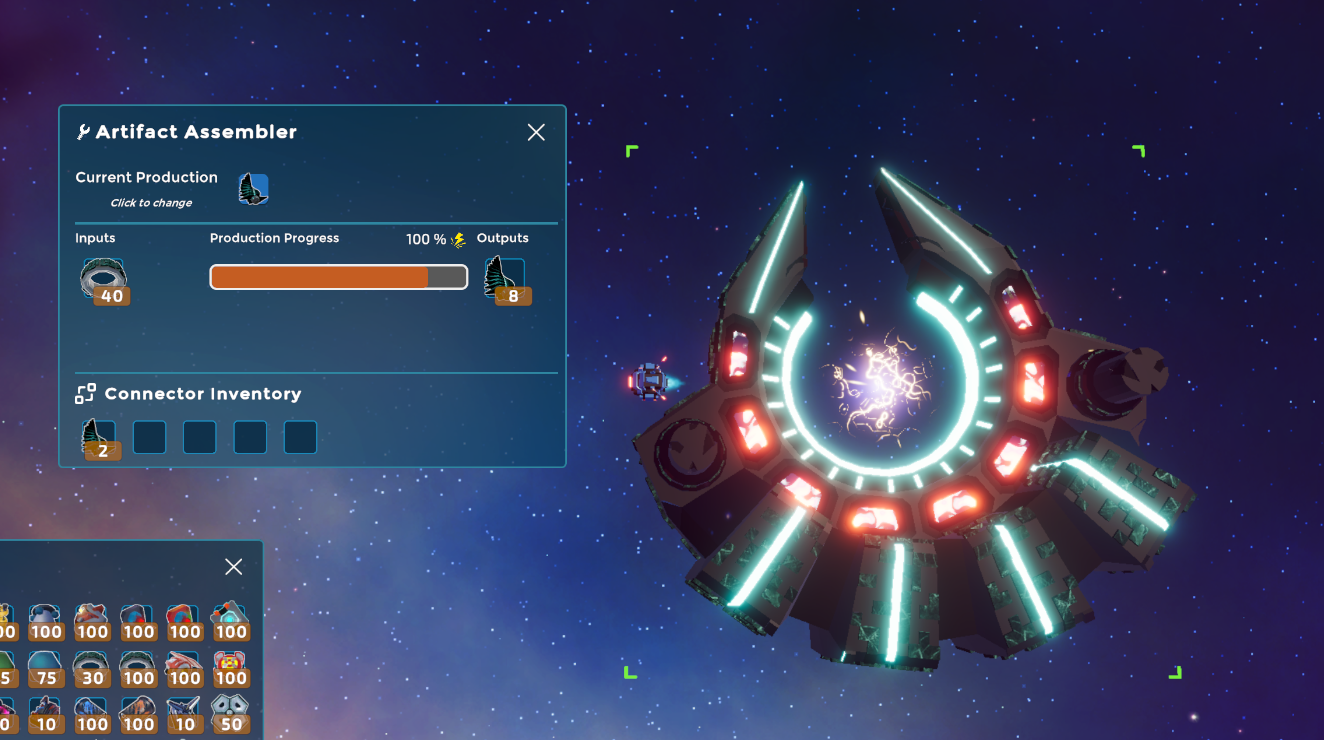
Task: Select the red and yellow target item
Action: coord(230,666)
